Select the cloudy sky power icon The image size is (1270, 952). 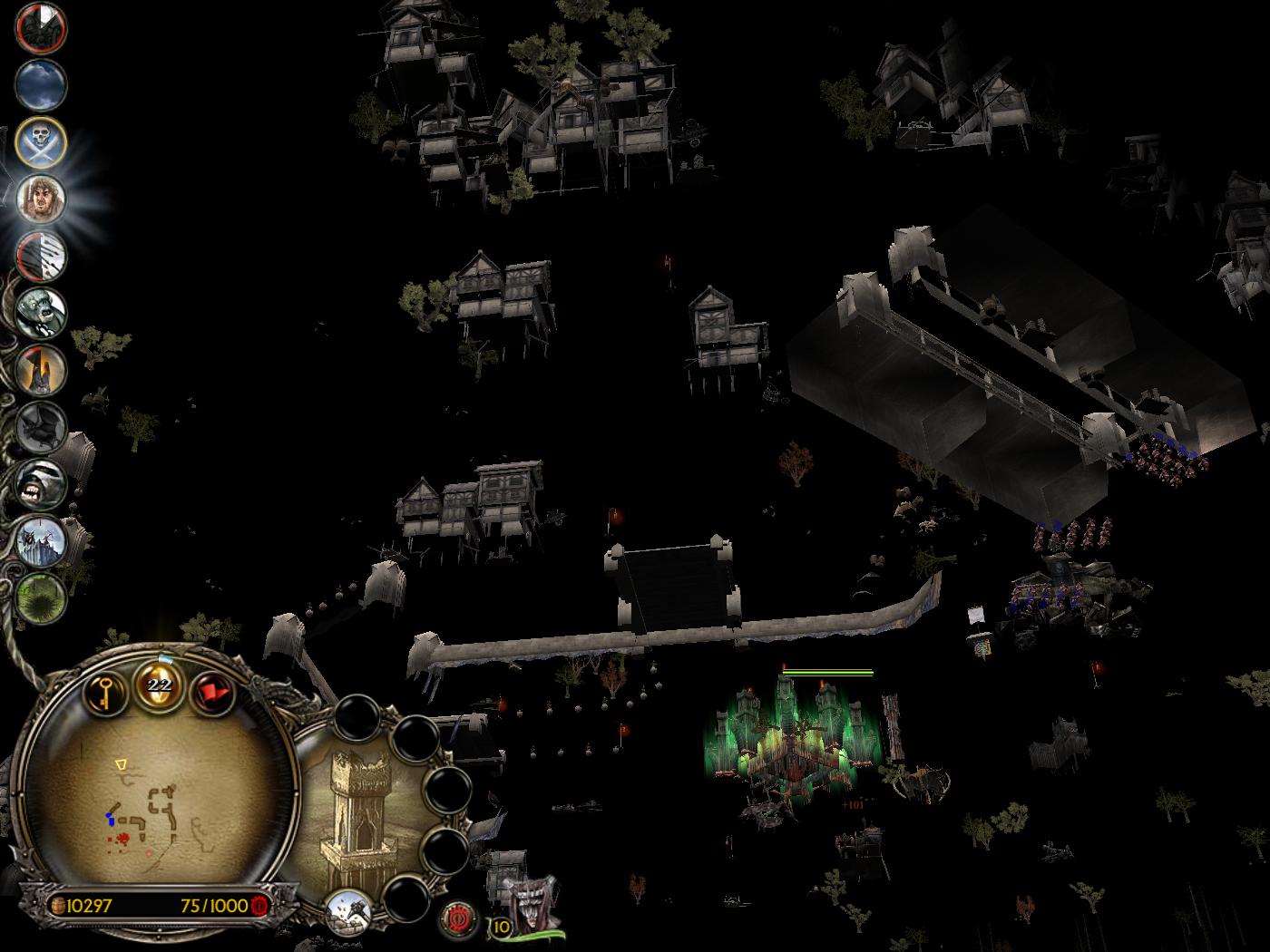(41, 85)
